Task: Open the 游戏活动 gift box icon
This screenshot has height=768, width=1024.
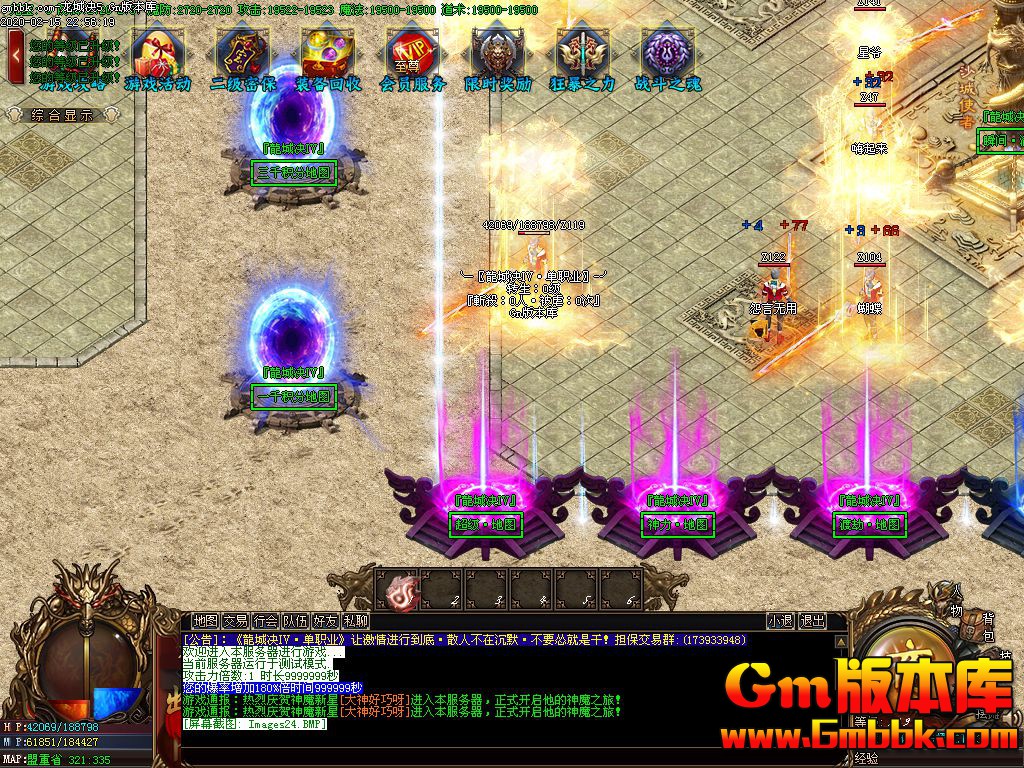Action: click(157, 58)
